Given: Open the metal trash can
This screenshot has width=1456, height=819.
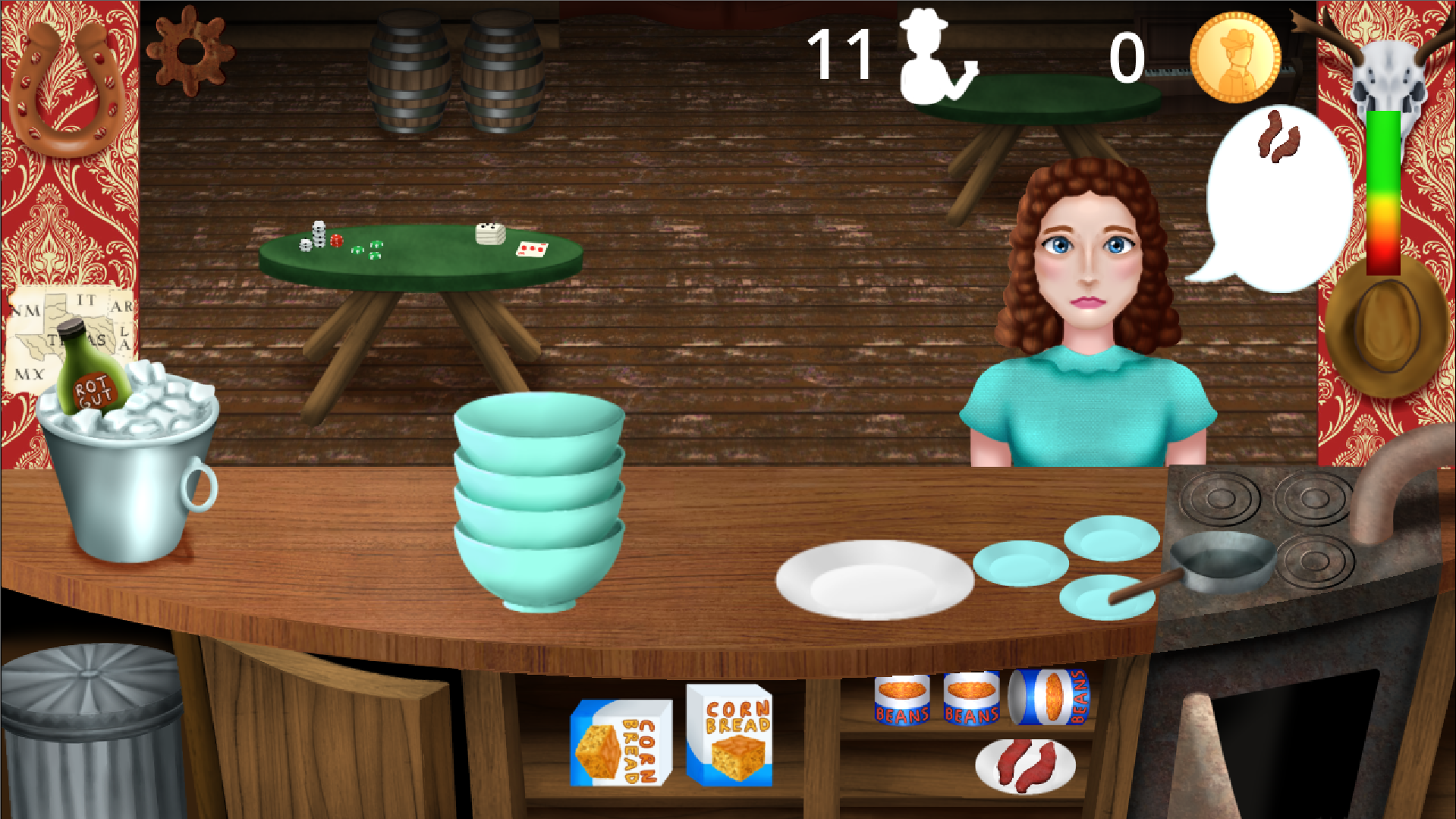Looking at the screenshot, I should click(x=91, y=729).
